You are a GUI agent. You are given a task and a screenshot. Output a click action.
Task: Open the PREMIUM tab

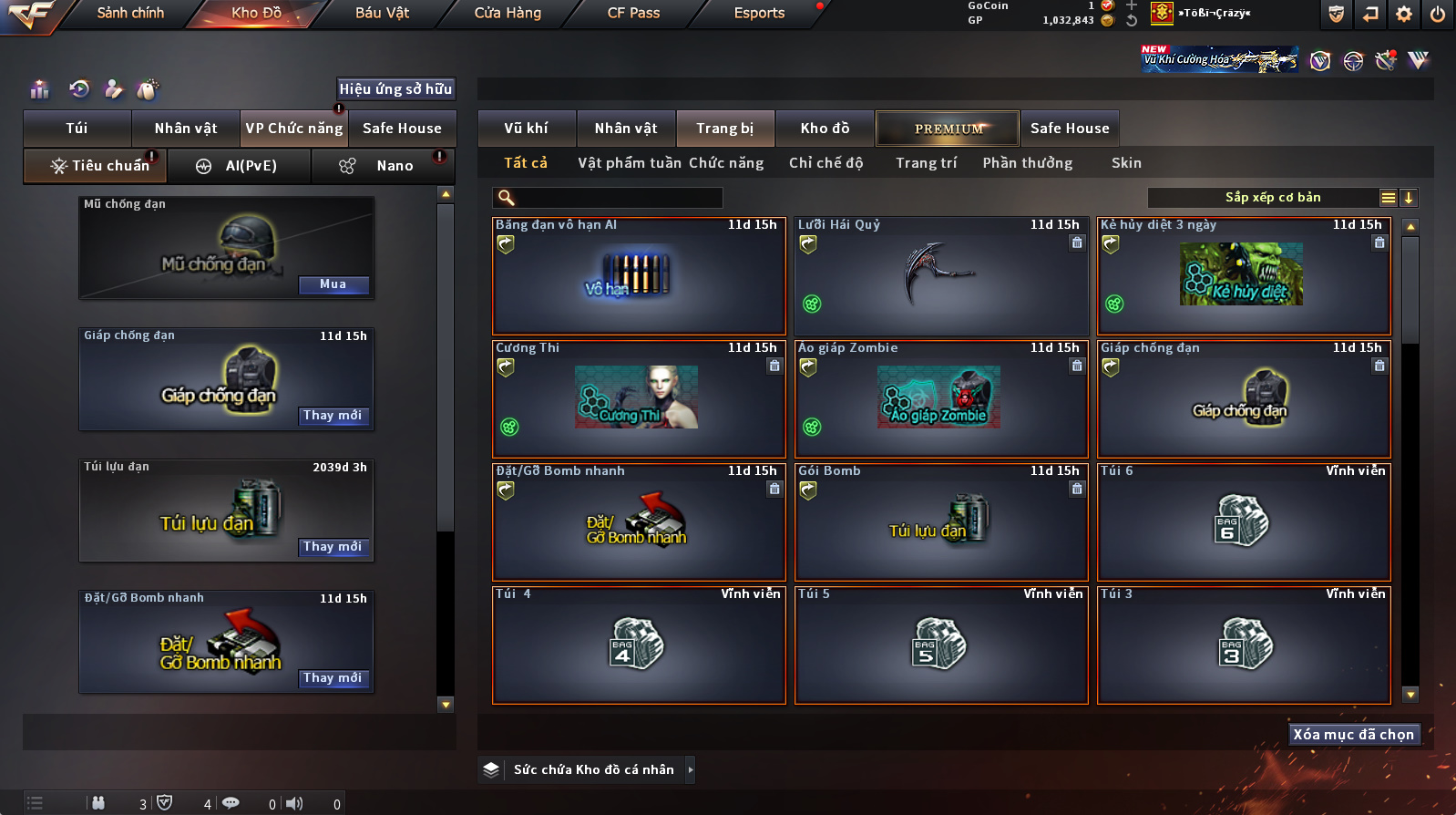(948, 129)
